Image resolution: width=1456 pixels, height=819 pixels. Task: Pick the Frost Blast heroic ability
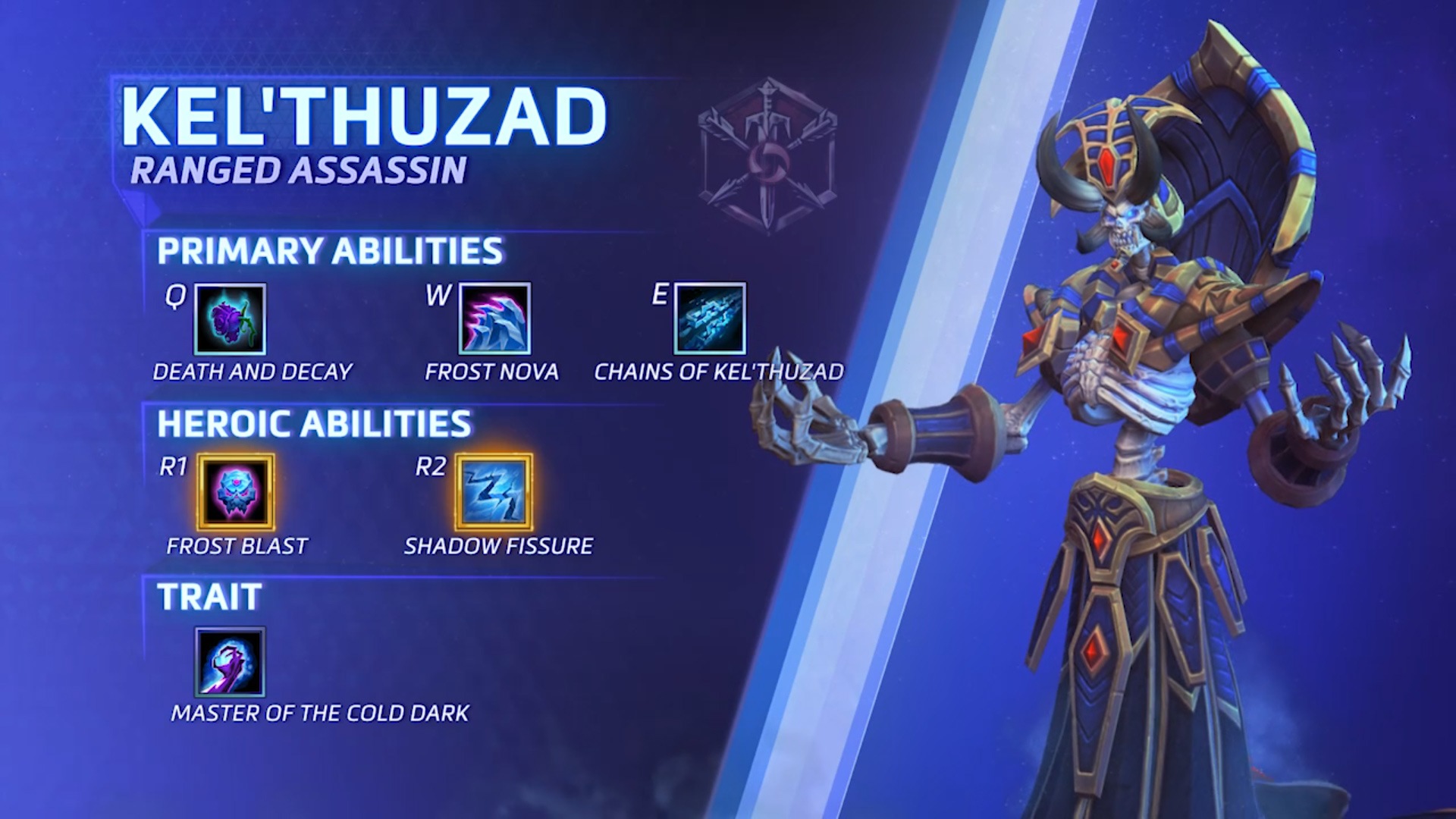pyautogui.click(x=236, y=492)
